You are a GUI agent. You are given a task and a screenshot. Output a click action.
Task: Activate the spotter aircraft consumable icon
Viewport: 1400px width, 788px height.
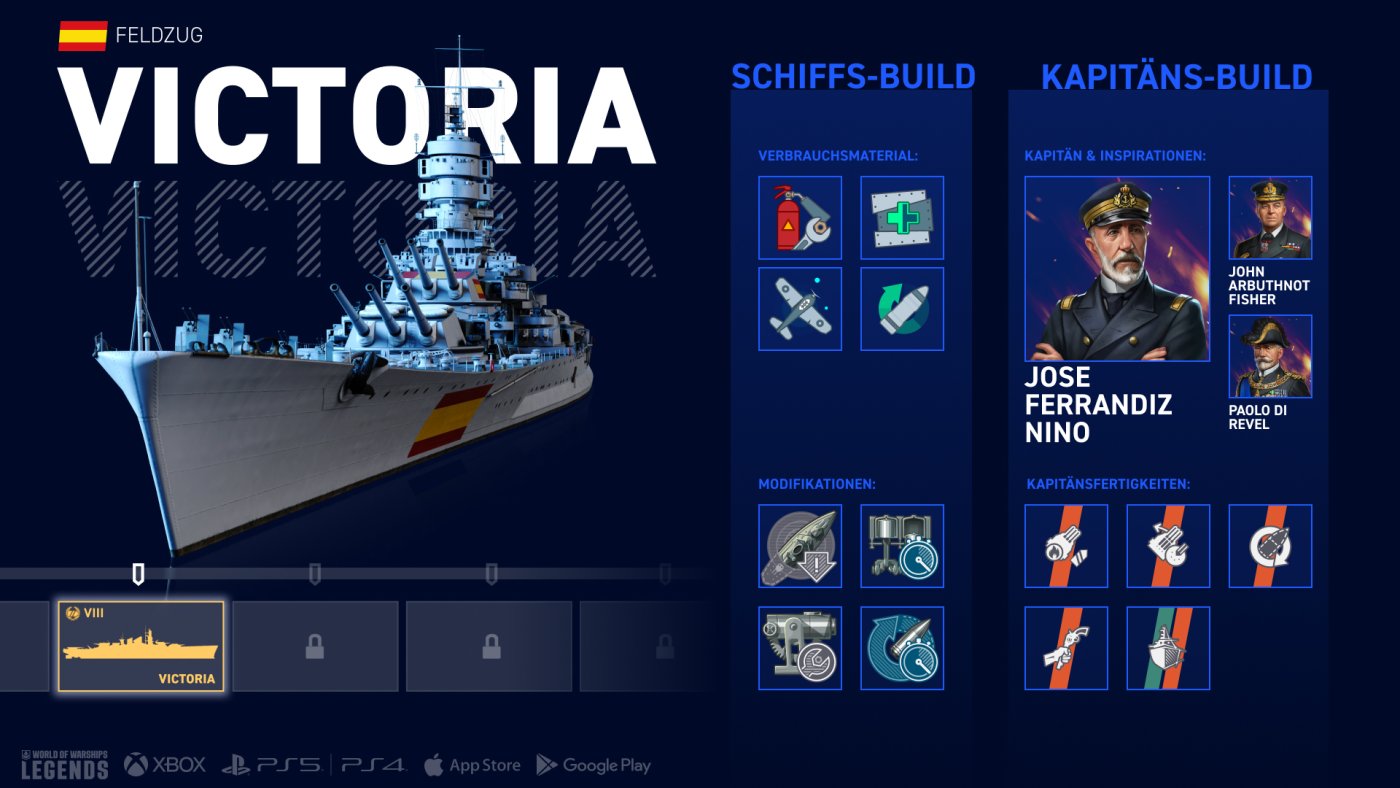(x=800, y=309)
